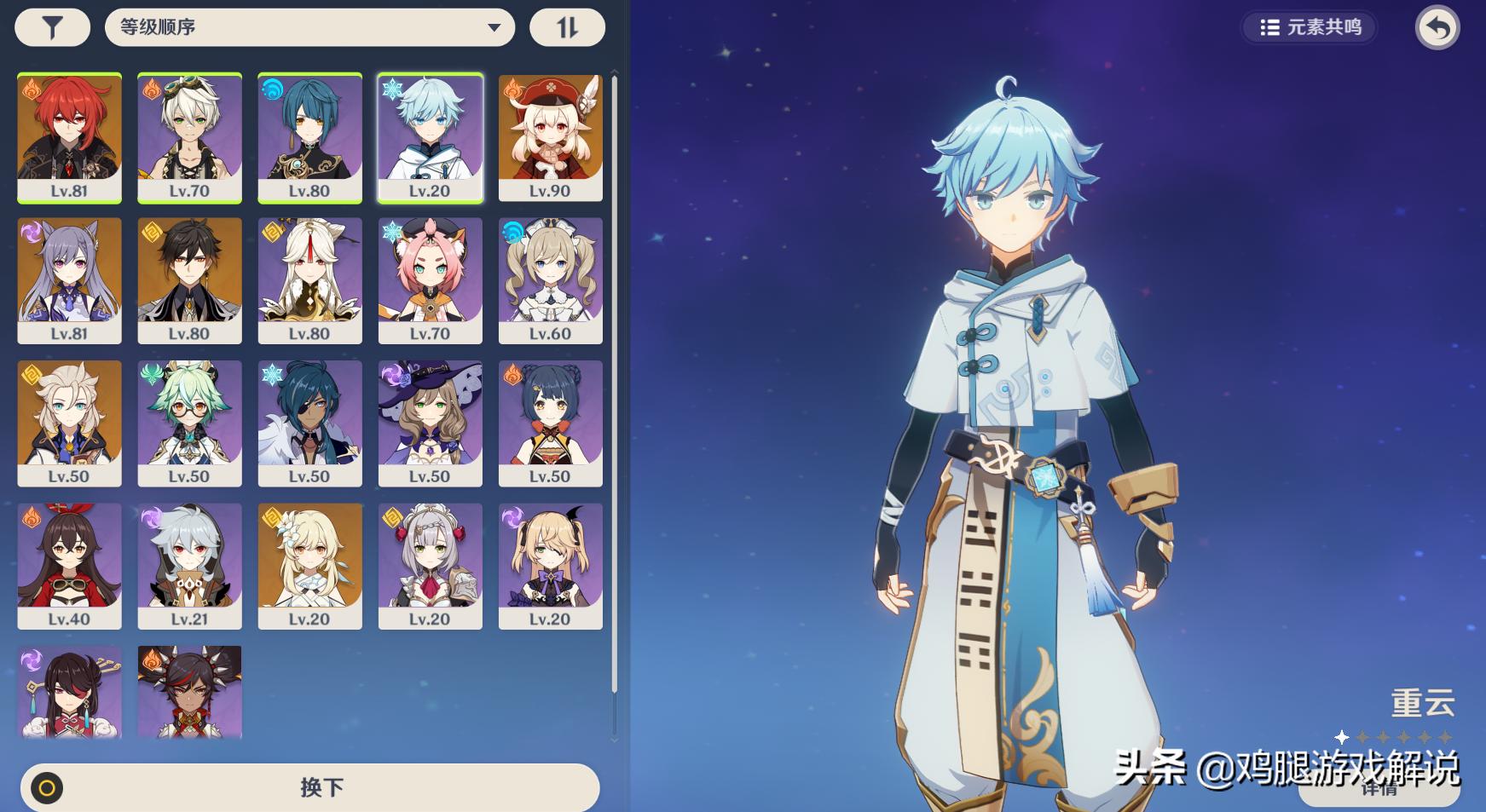Pick Amber's Lv.40 portrait
This screenshot has height=812, width=1486.
(69, 566)
